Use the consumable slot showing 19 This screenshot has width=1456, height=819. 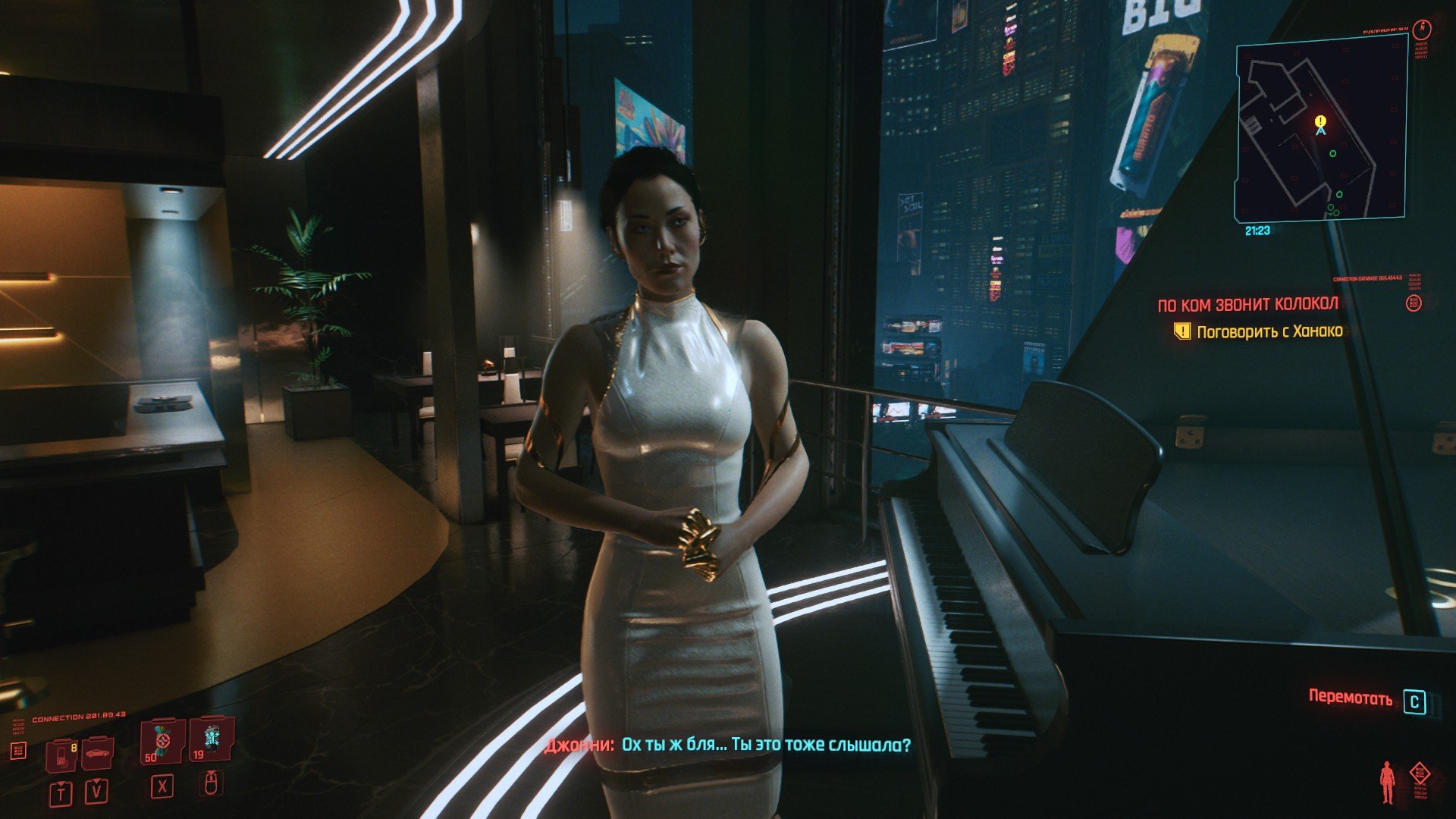210,739
